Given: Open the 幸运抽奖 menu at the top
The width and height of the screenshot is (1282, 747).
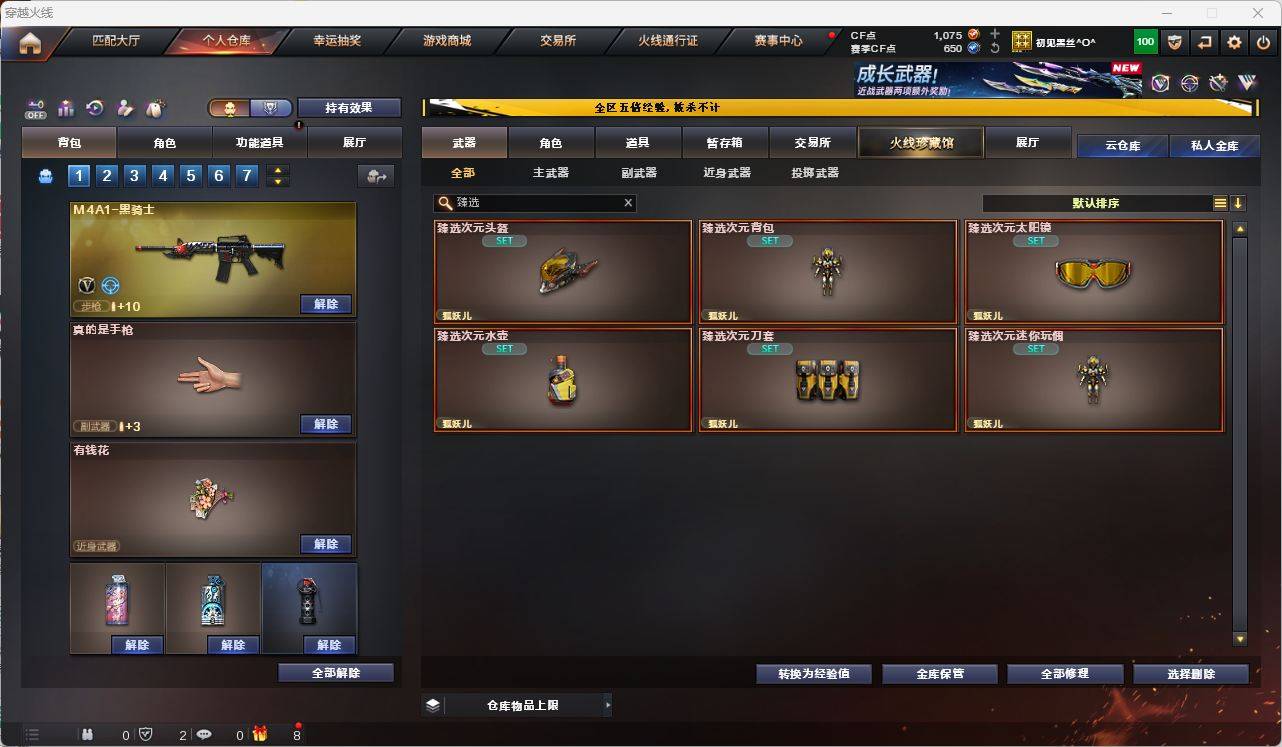Looking at the screenshot, I should 338,41.
